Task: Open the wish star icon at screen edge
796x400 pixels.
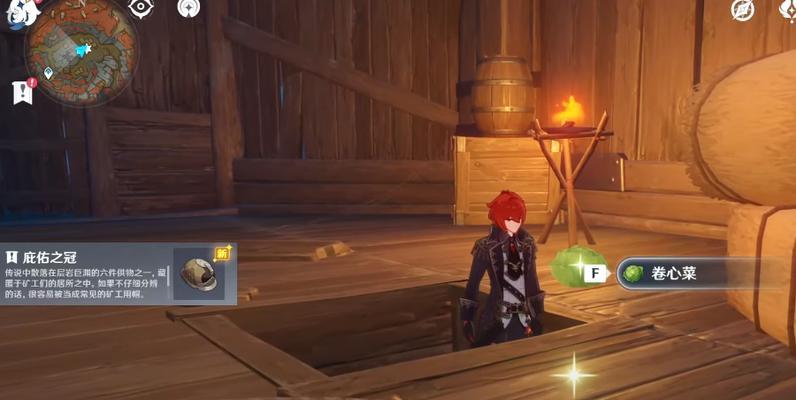Action: click(x=788, y=10)
